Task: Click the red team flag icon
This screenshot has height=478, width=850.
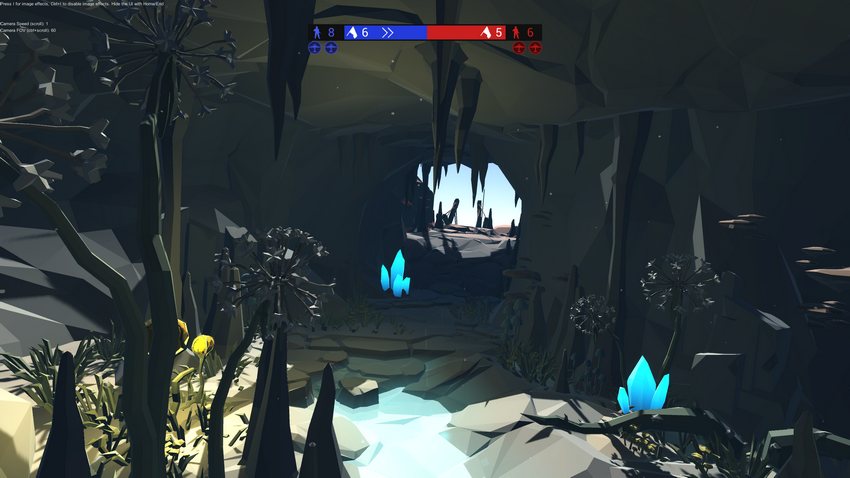Action: coord(485,33)
